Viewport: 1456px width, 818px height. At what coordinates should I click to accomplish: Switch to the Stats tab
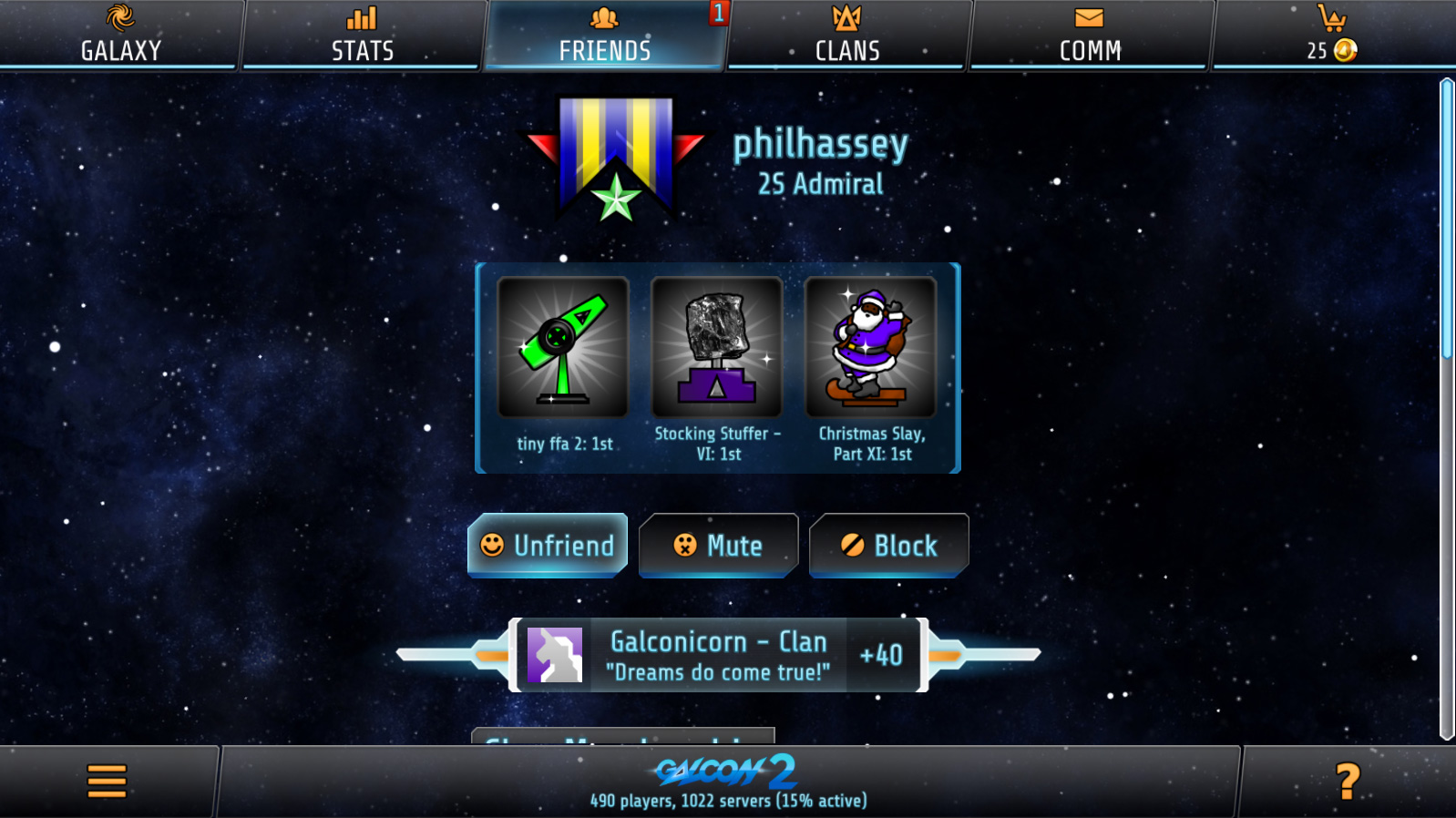click(x=363, y=35)
